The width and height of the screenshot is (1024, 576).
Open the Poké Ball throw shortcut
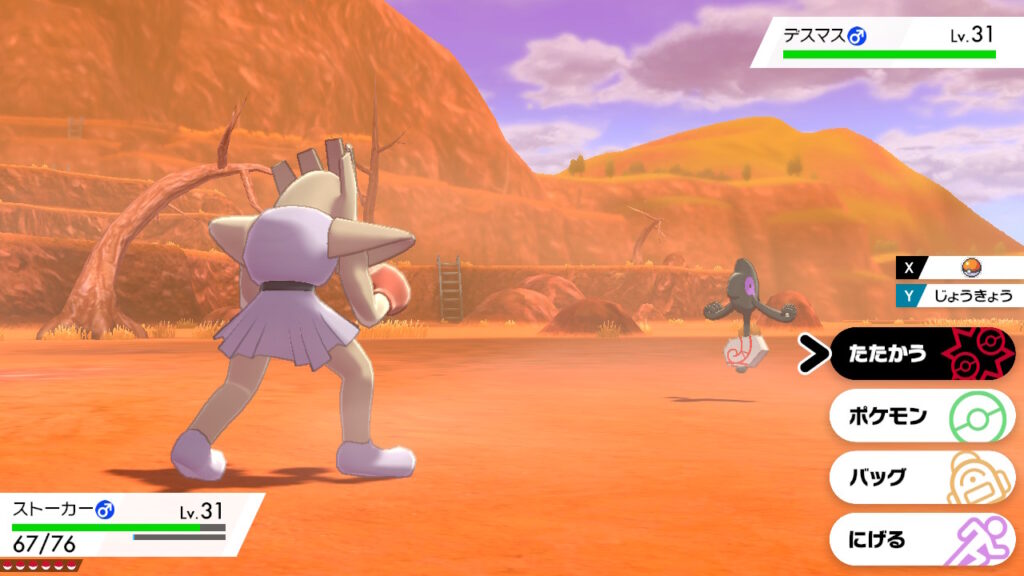tap(968, 267)
